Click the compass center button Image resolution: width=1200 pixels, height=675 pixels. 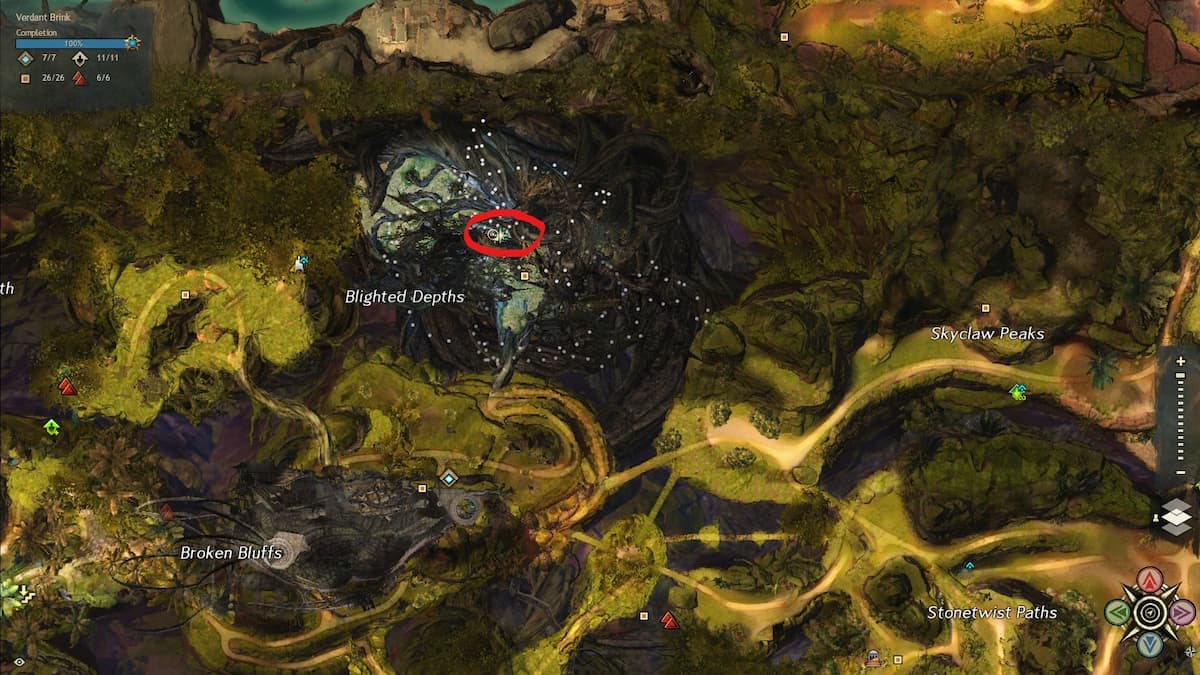(x=1151, y=612)
